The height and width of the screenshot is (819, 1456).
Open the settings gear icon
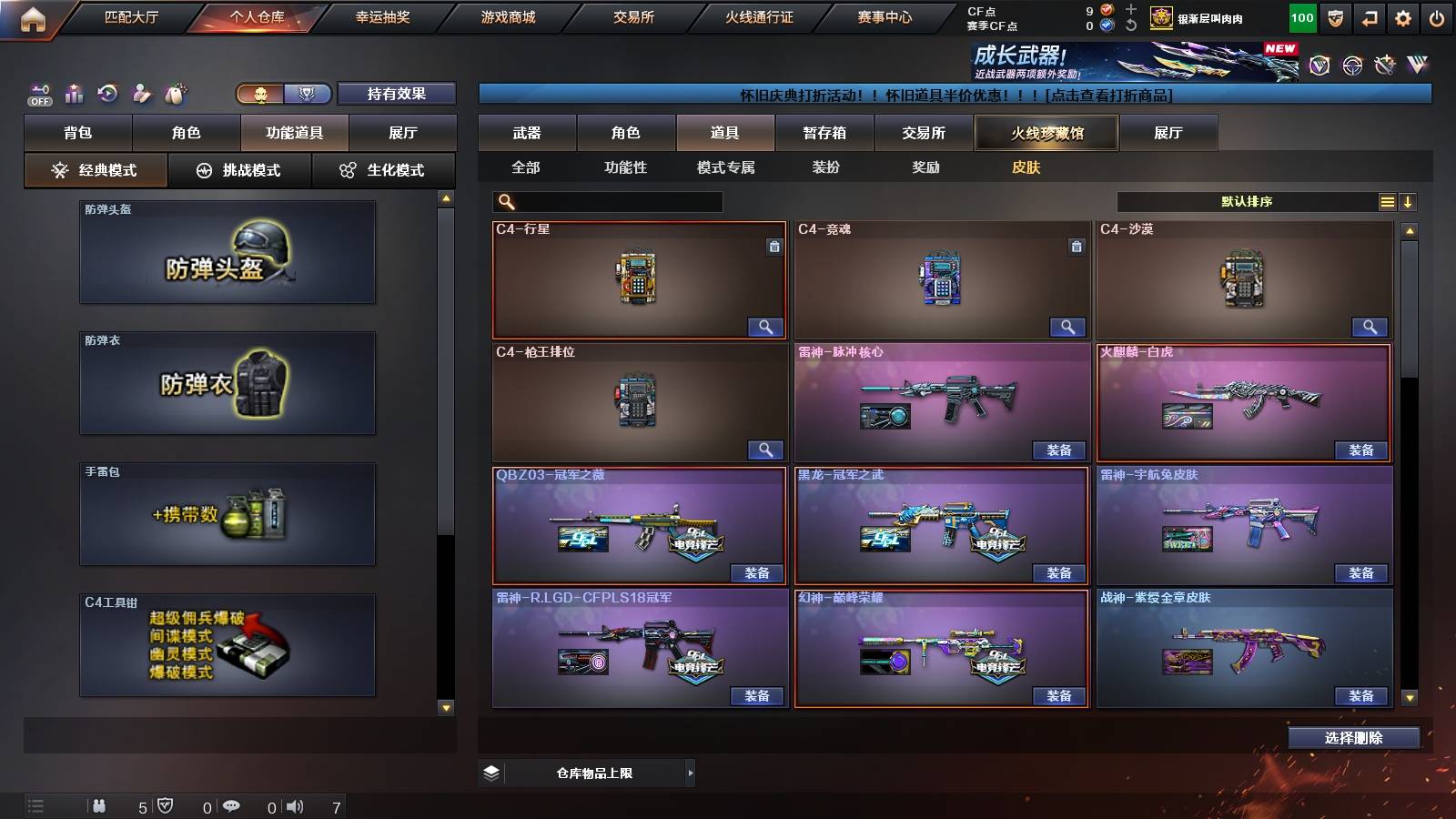1402,16
